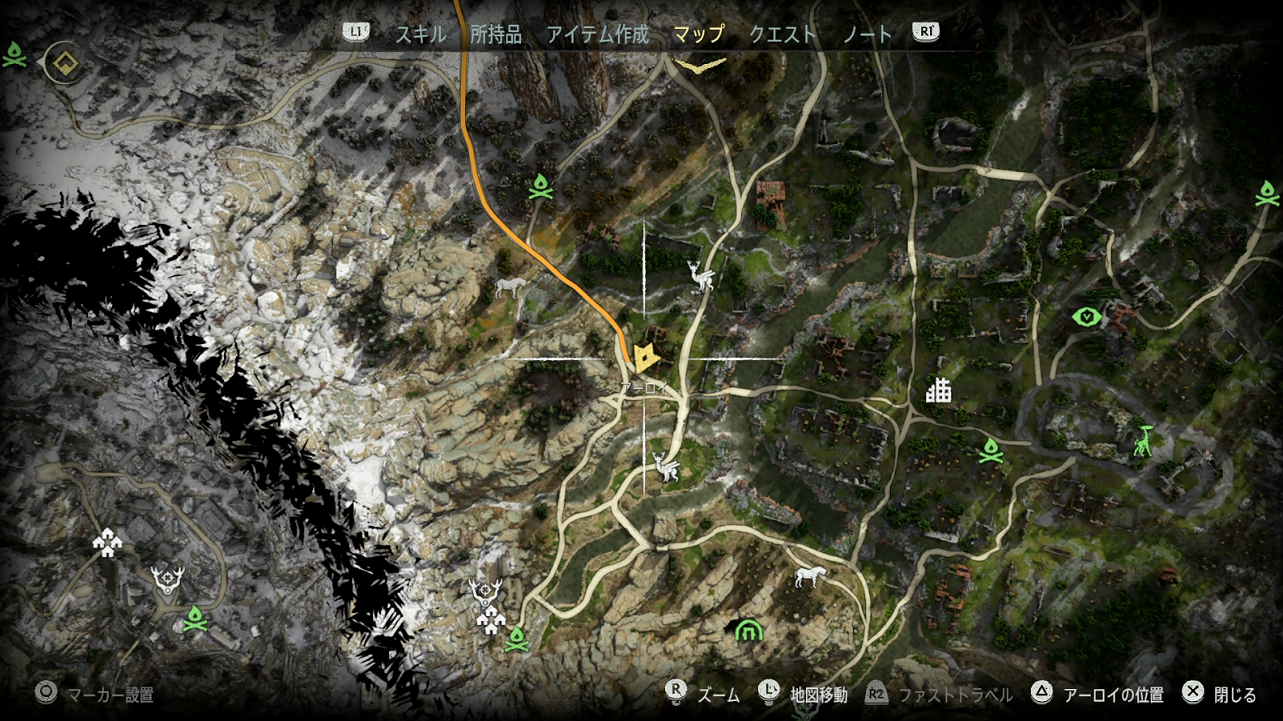Choose the green eye map marker
This screenshot has width=1283, height=721.
1086,317
